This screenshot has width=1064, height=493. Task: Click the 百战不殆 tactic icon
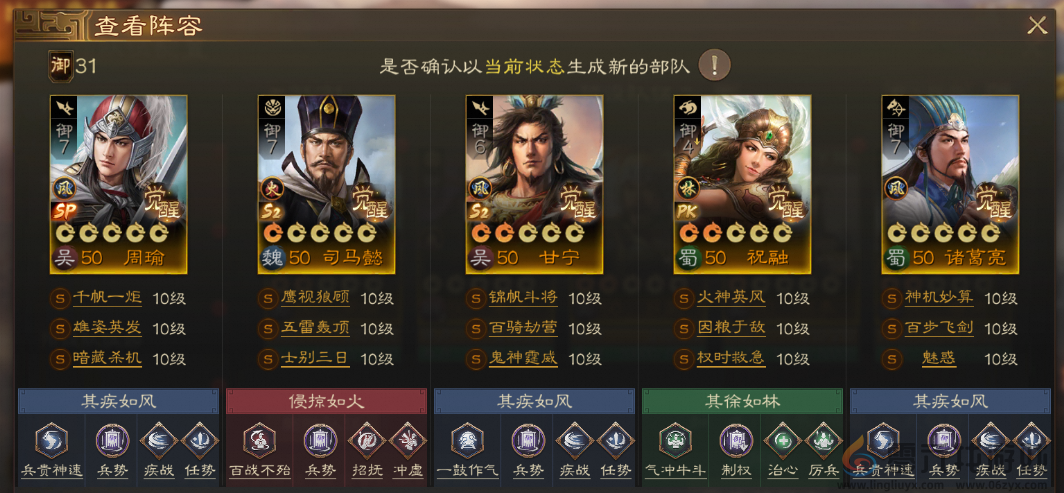258,440
